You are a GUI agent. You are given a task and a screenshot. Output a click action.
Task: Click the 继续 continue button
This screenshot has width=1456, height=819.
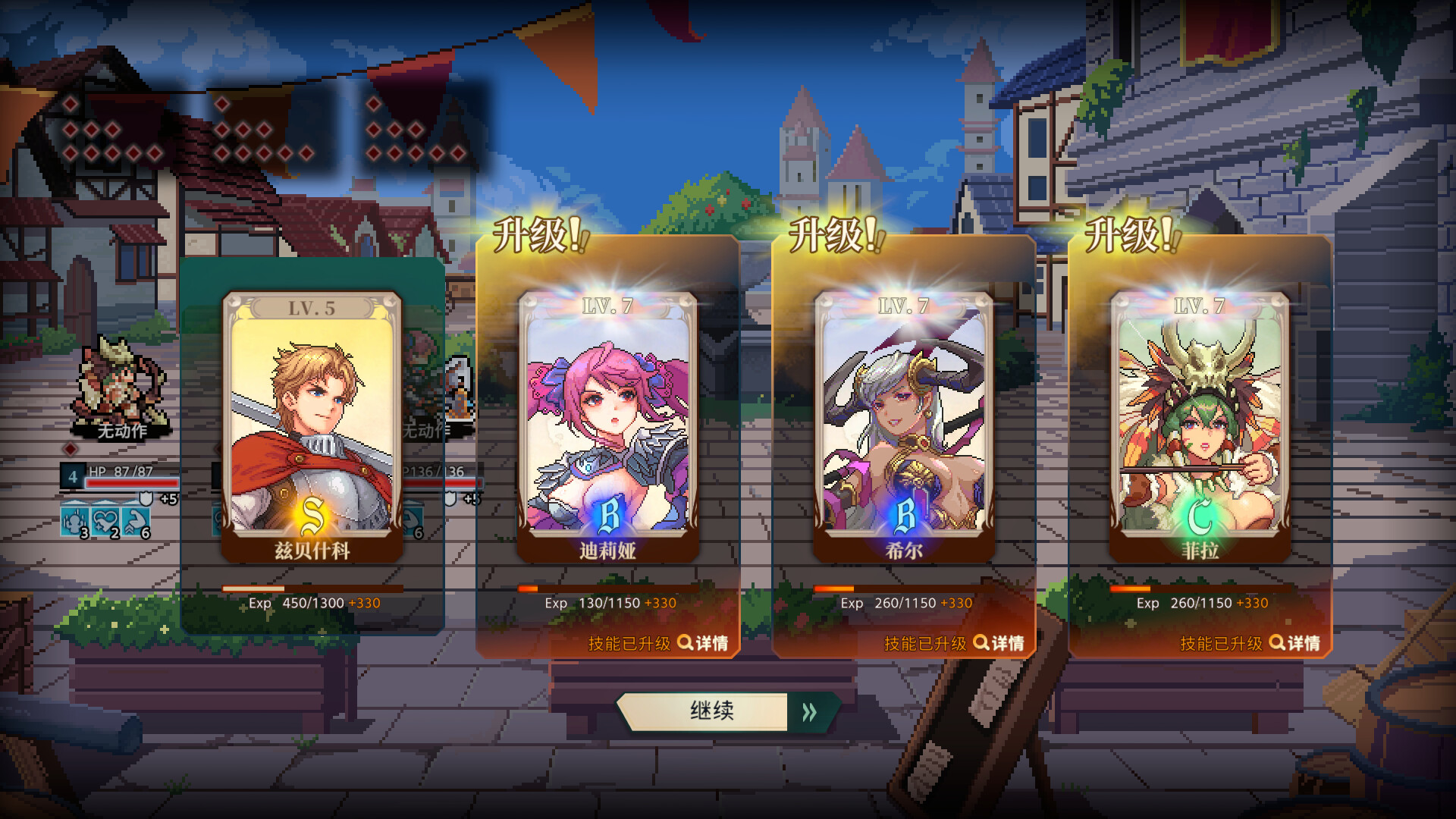726,711
